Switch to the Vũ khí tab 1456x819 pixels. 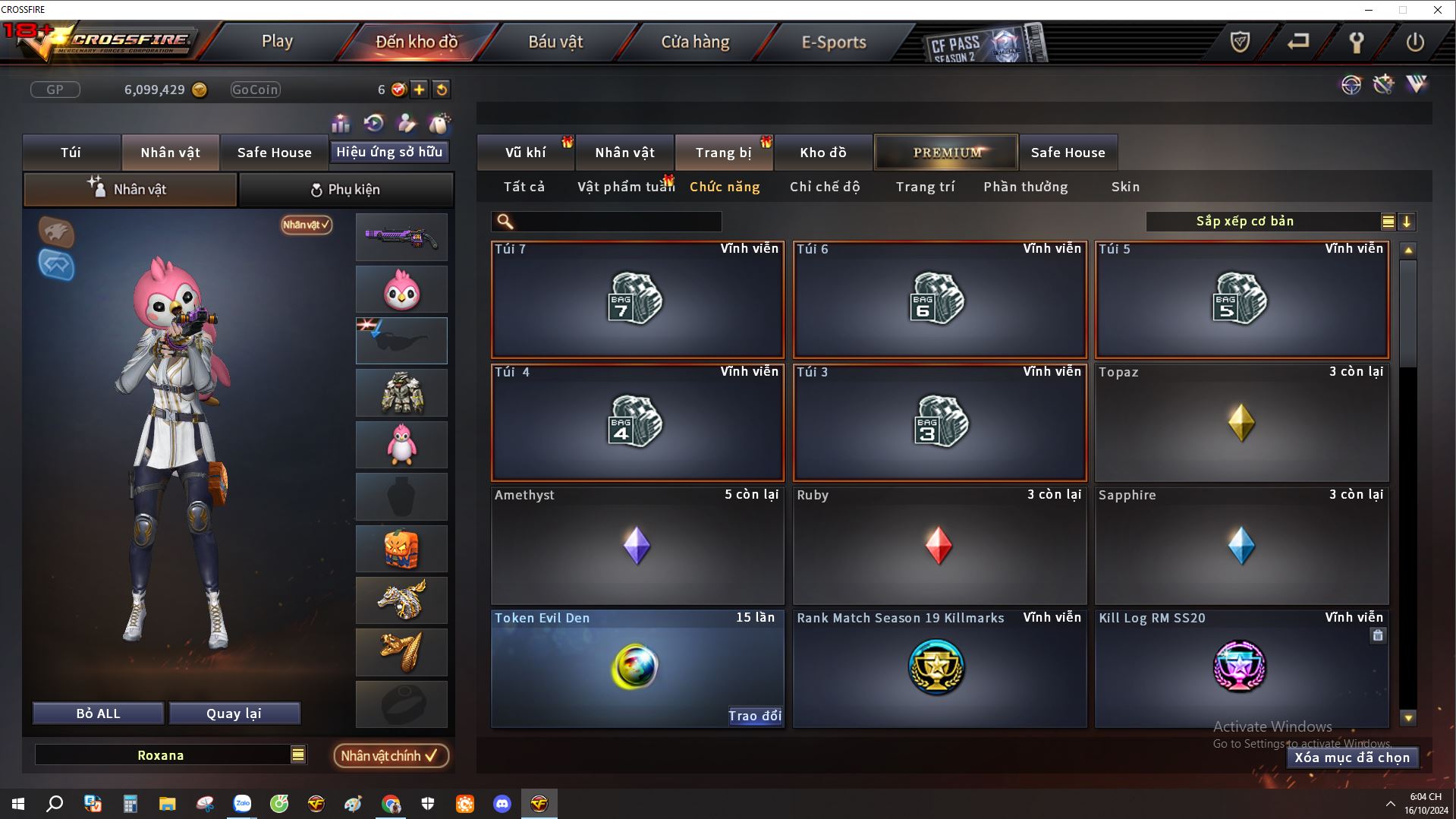pos(525,153)
